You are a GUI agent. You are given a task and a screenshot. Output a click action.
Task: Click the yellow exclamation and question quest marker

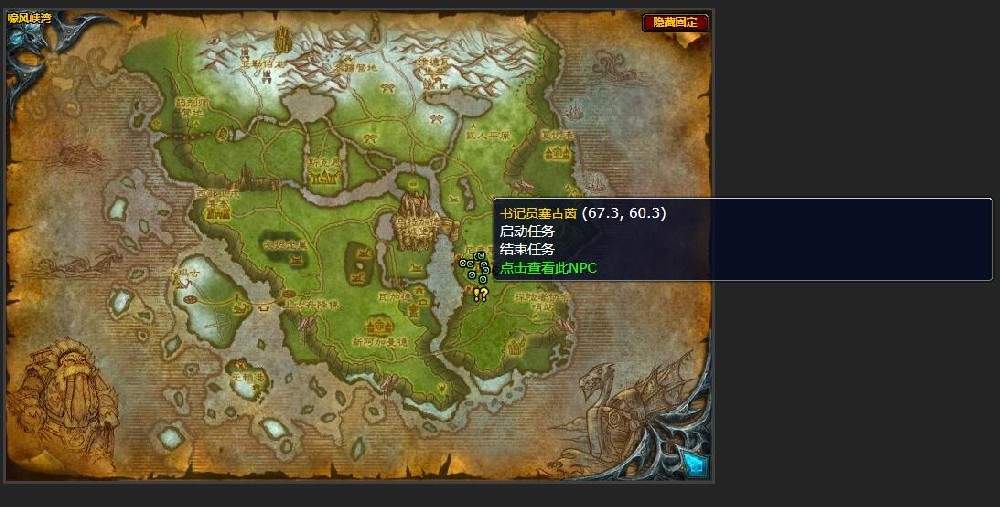point(480,294)
